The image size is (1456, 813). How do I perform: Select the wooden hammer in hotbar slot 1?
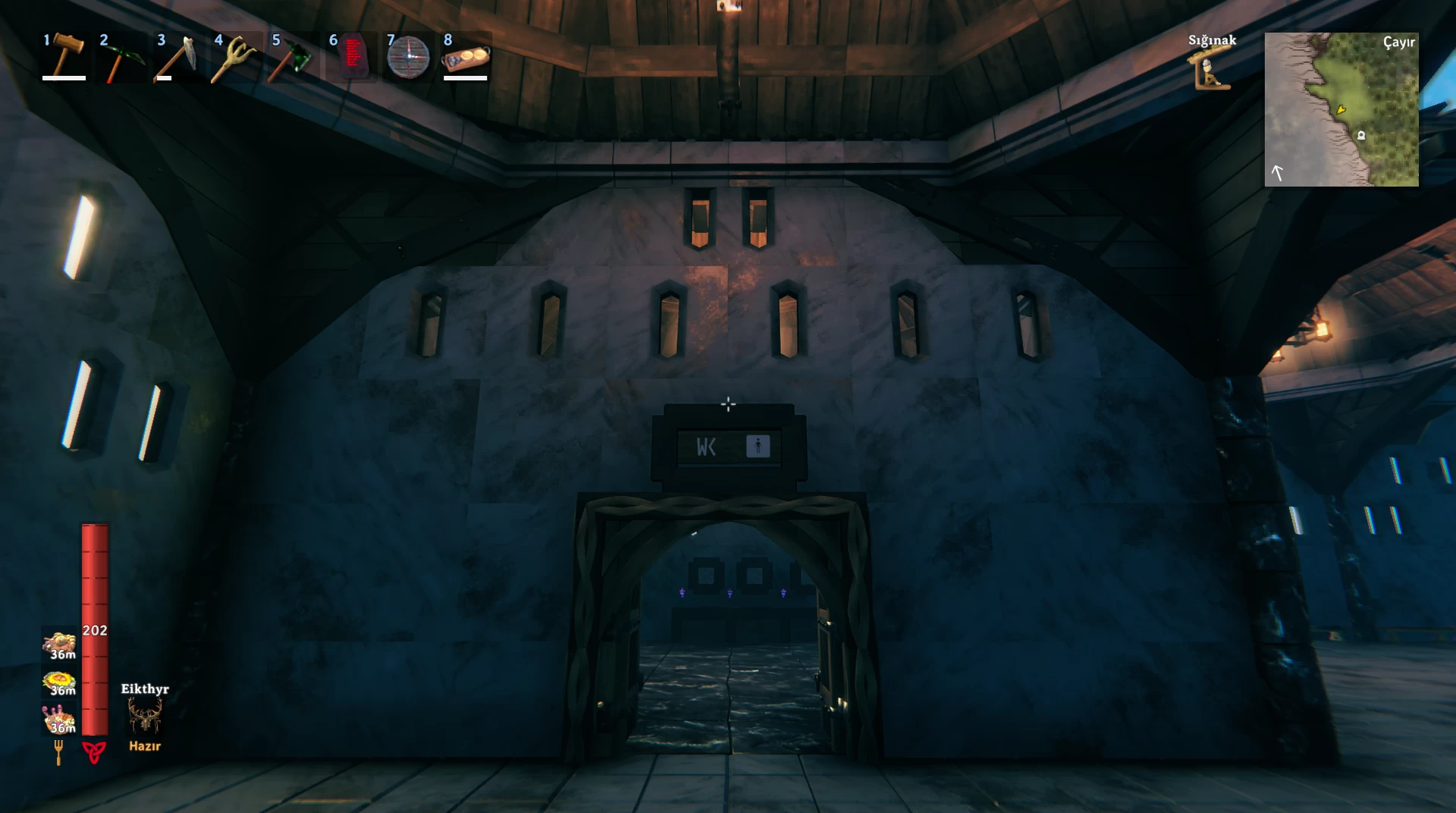(x=64, y=56)
